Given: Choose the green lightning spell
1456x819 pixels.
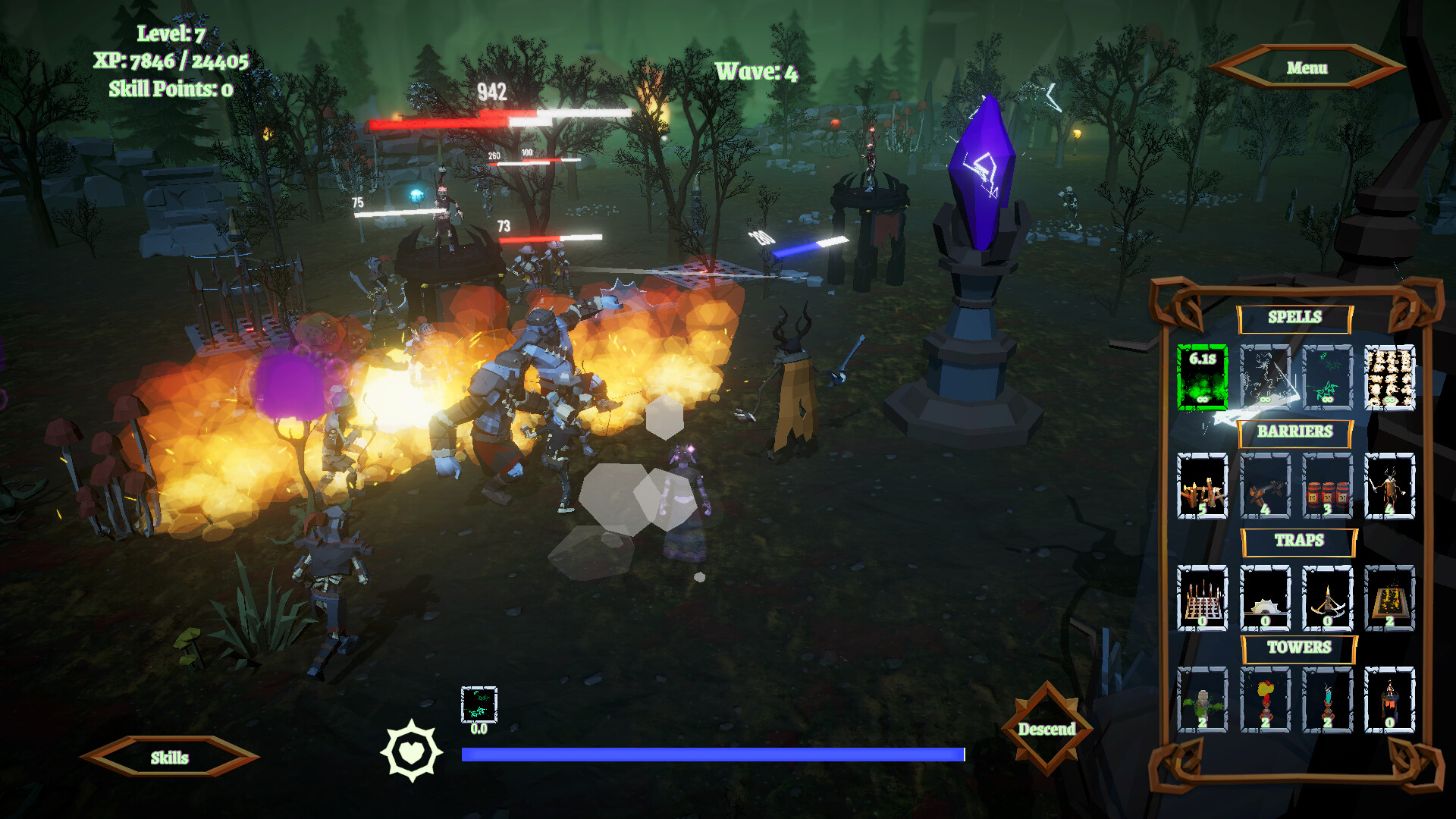Looking at the screenshot, I should (1327, 377).
